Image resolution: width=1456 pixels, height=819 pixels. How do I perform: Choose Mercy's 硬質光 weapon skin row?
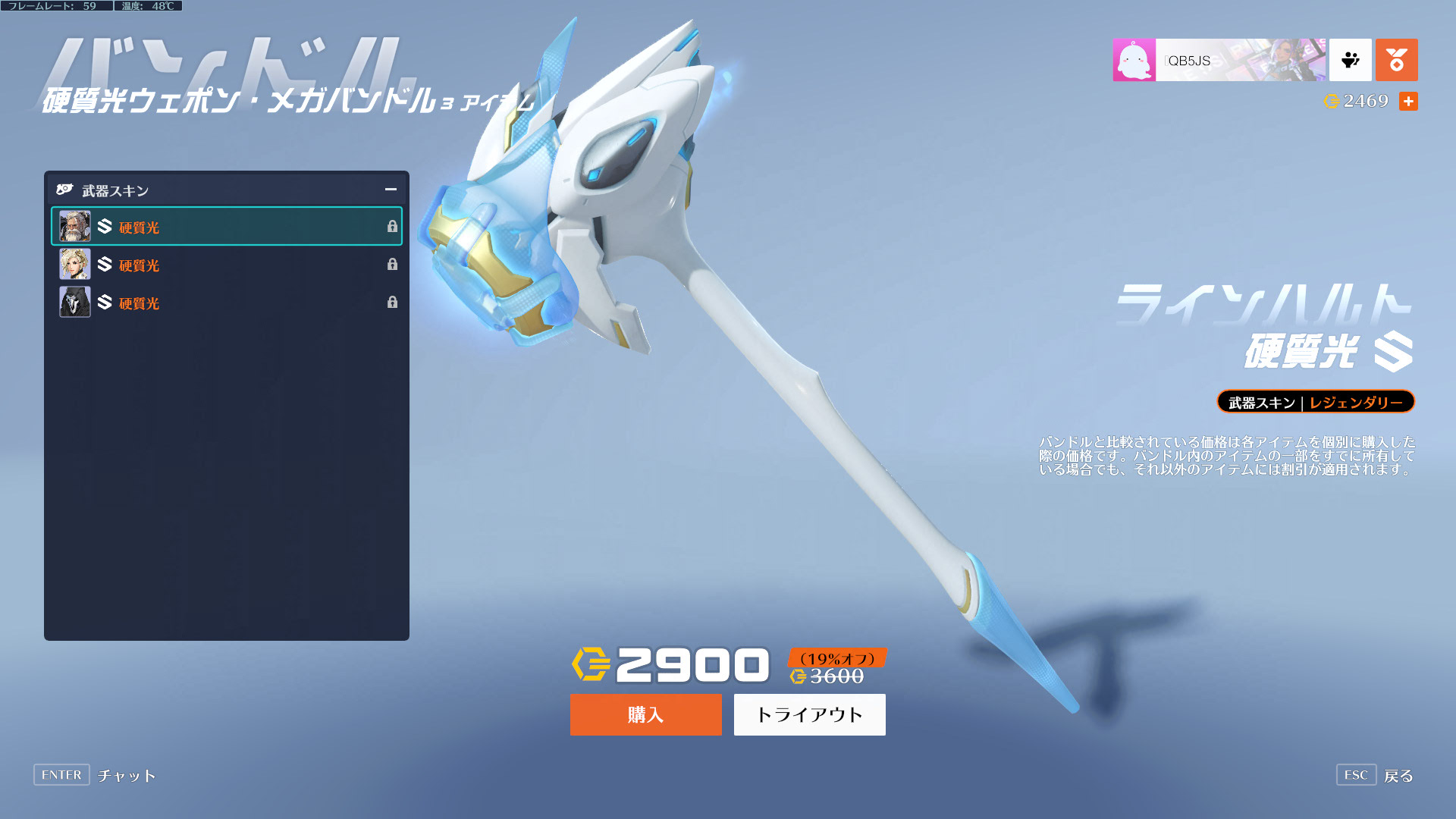tap(226, 265)
